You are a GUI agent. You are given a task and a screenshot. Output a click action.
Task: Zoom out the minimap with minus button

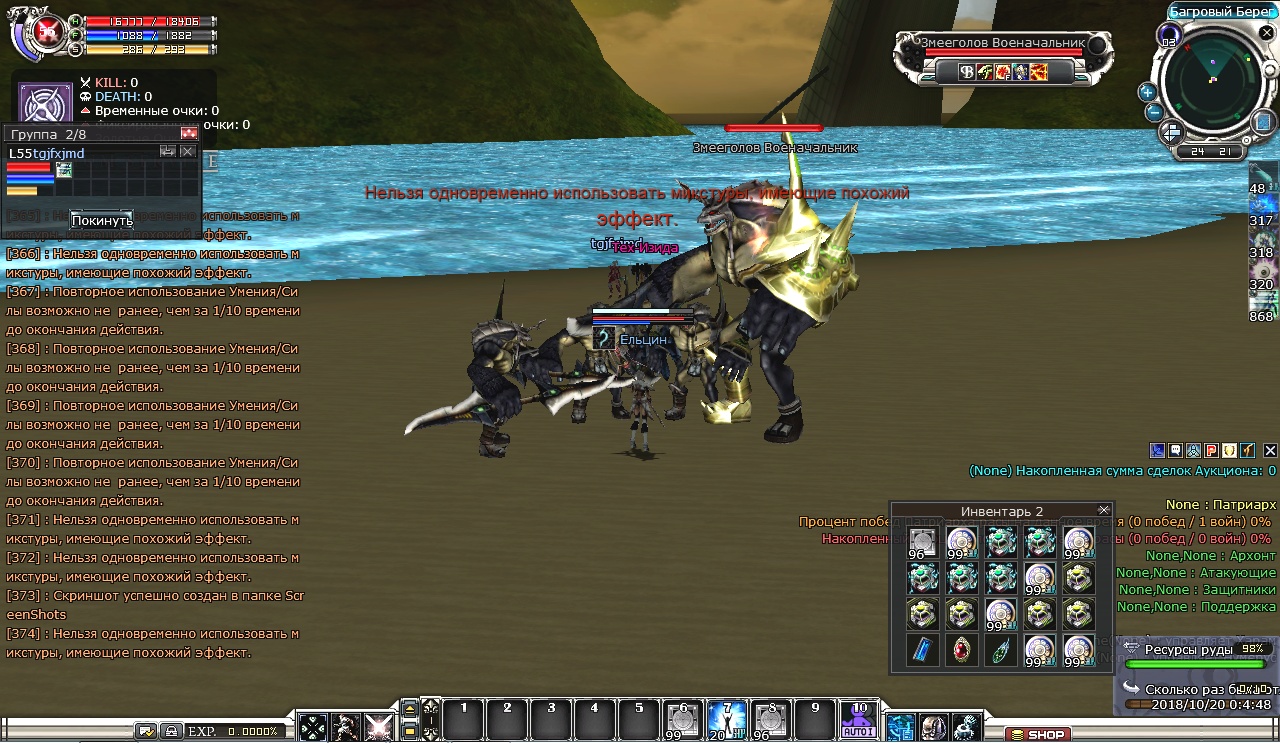tap(1153, 112)
